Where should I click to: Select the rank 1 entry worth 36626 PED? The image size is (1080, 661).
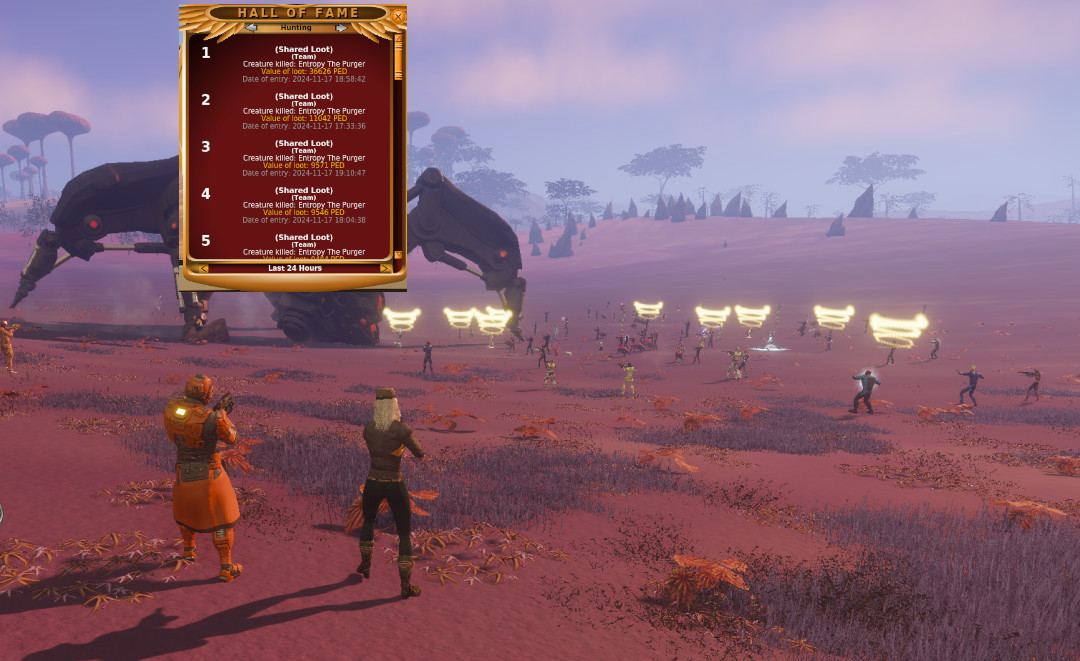coord(303,64)
